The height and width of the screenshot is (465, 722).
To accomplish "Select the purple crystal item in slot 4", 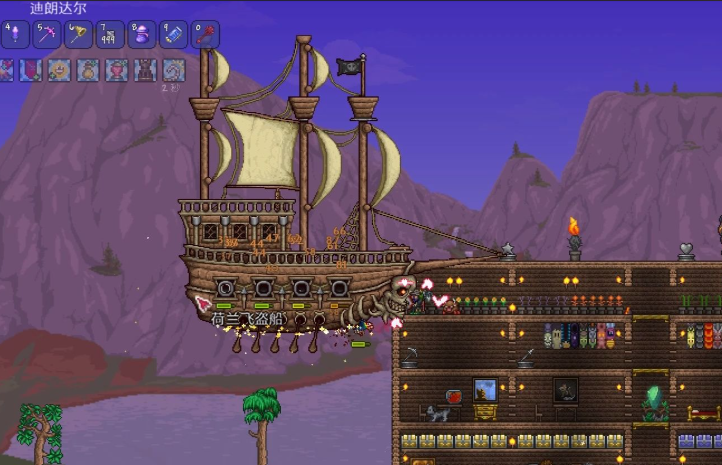I will (x=15, y=35).
